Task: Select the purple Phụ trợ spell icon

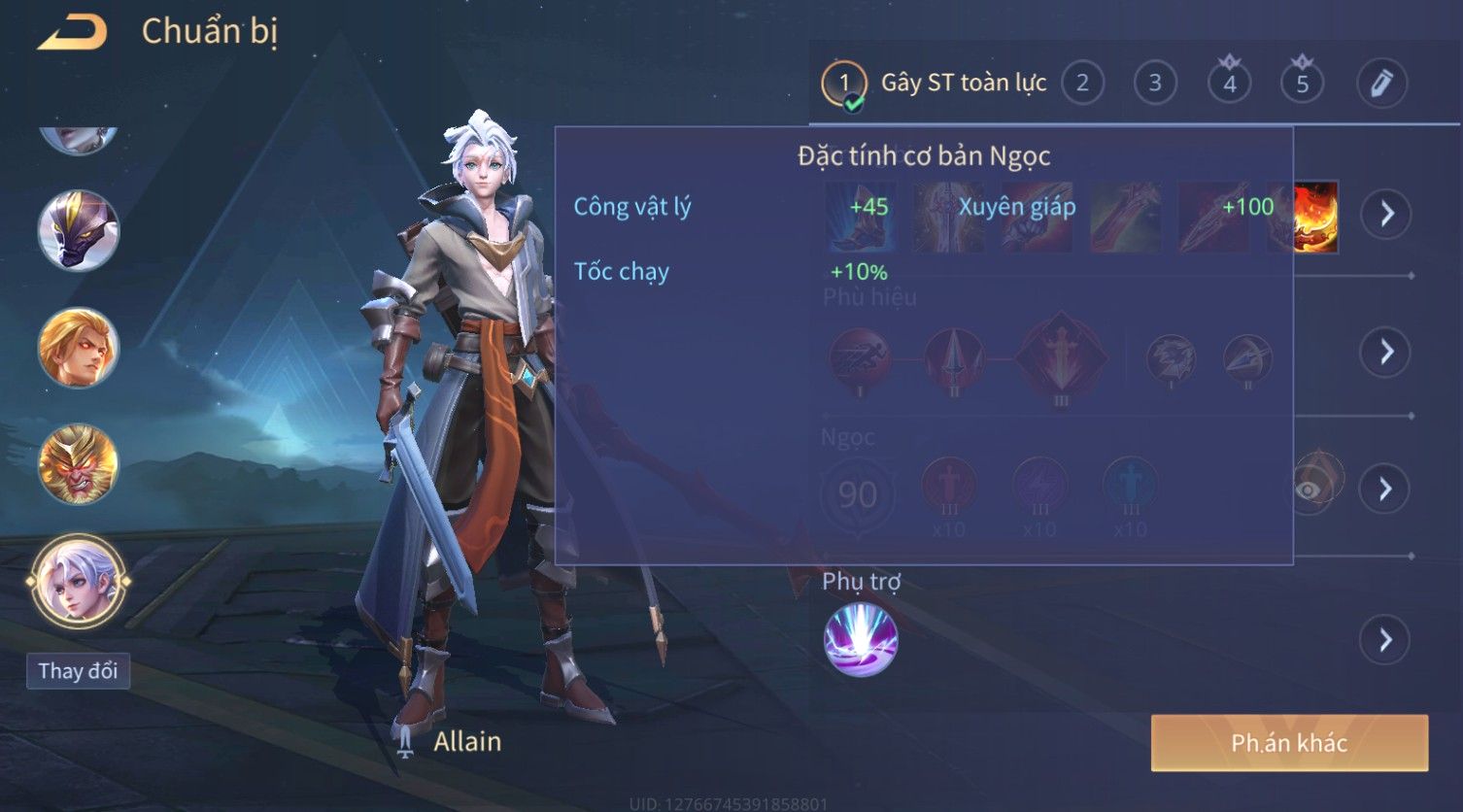Action: (861, 640)
